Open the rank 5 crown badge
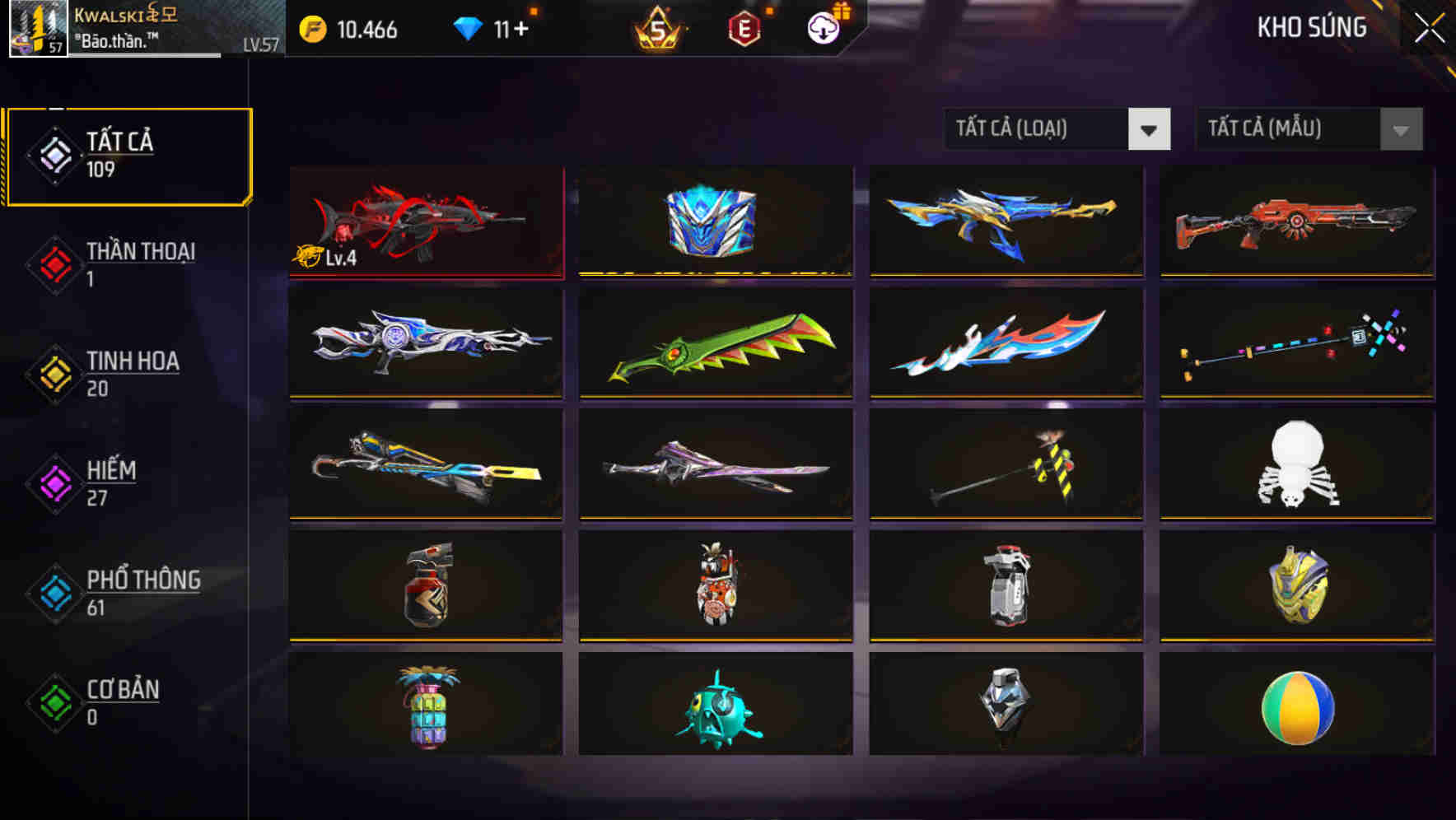Image resolution: width=1456 pixels, height=820 pixels. coord(657,29)
